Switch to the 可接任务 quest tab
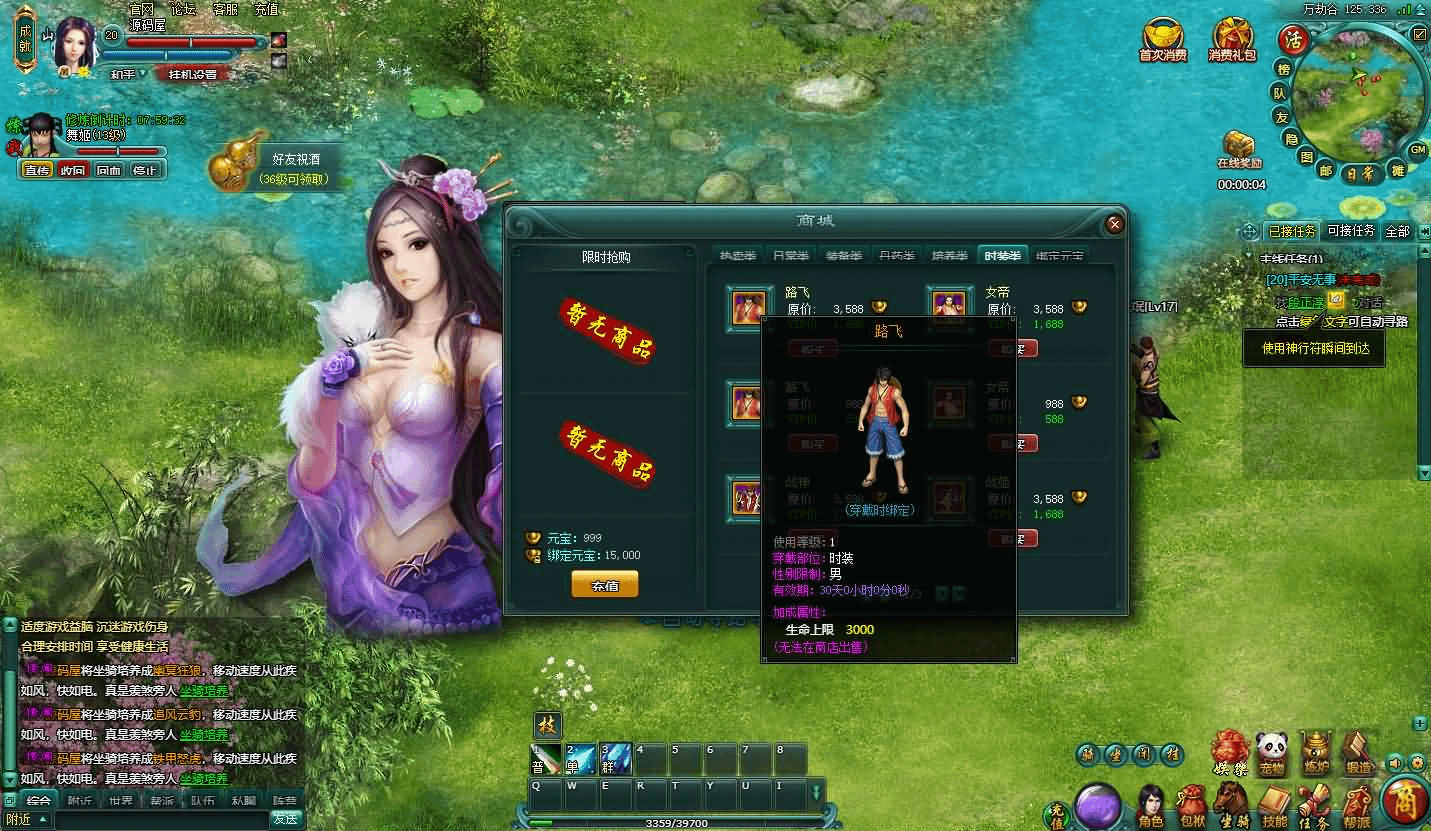This screenshot has width=1431, height=831. pyautogui.click(x=1350, y=231)
